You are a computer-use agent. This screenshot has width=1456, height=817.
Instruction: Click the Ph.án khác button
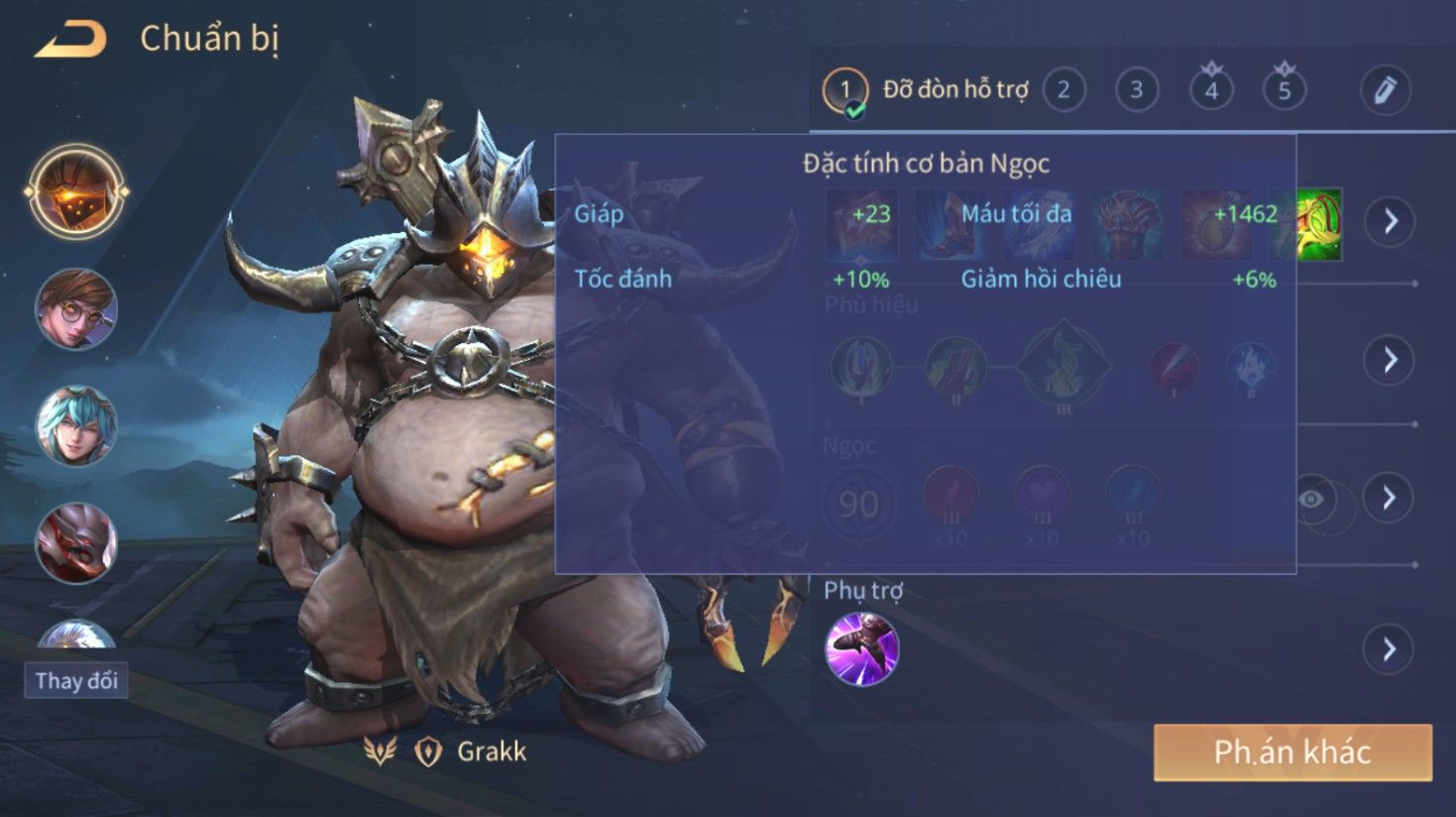[1292, 753]
